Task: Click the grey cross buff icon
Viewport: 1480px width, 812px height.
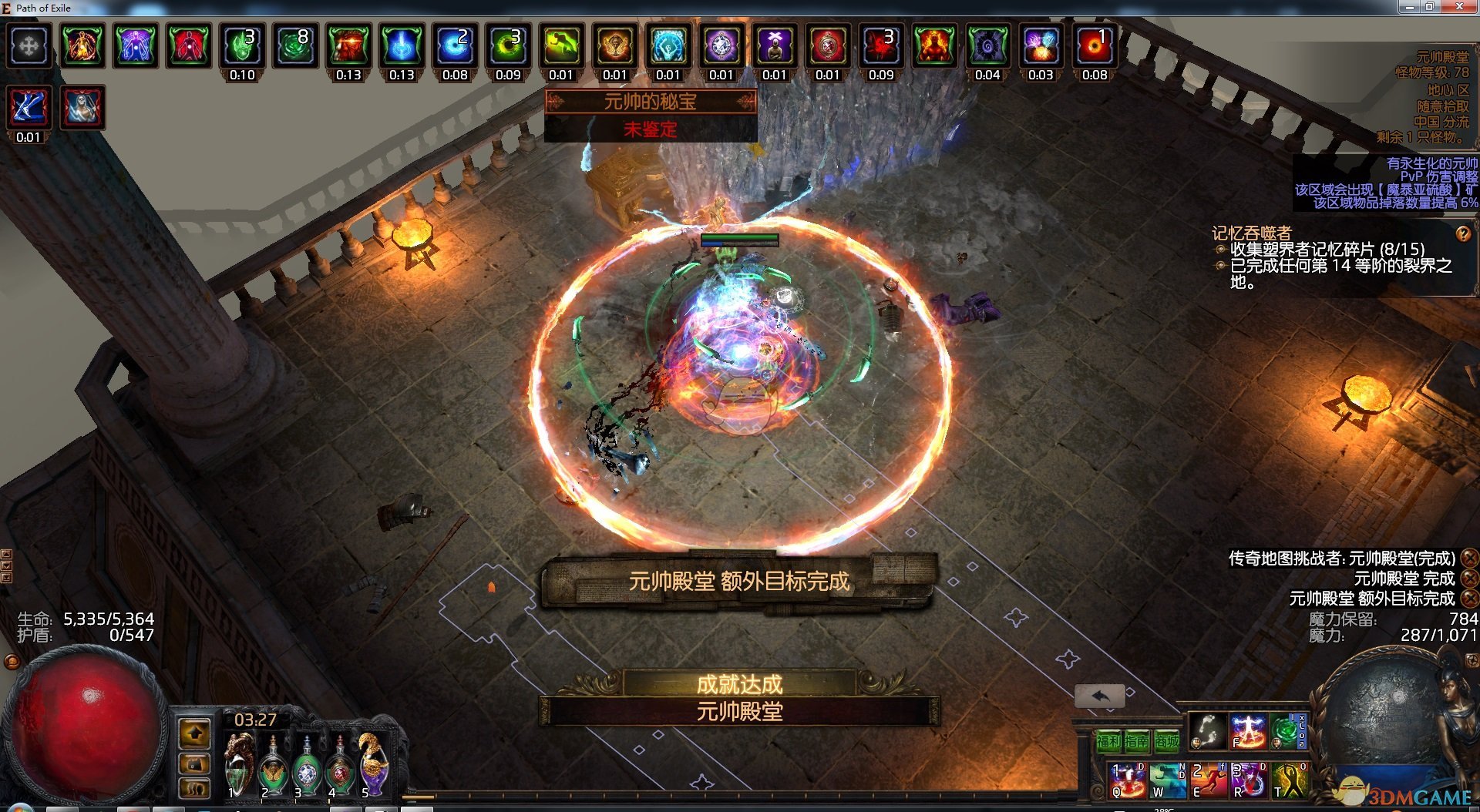Action: pyautogui.click(x=29, y=46)
